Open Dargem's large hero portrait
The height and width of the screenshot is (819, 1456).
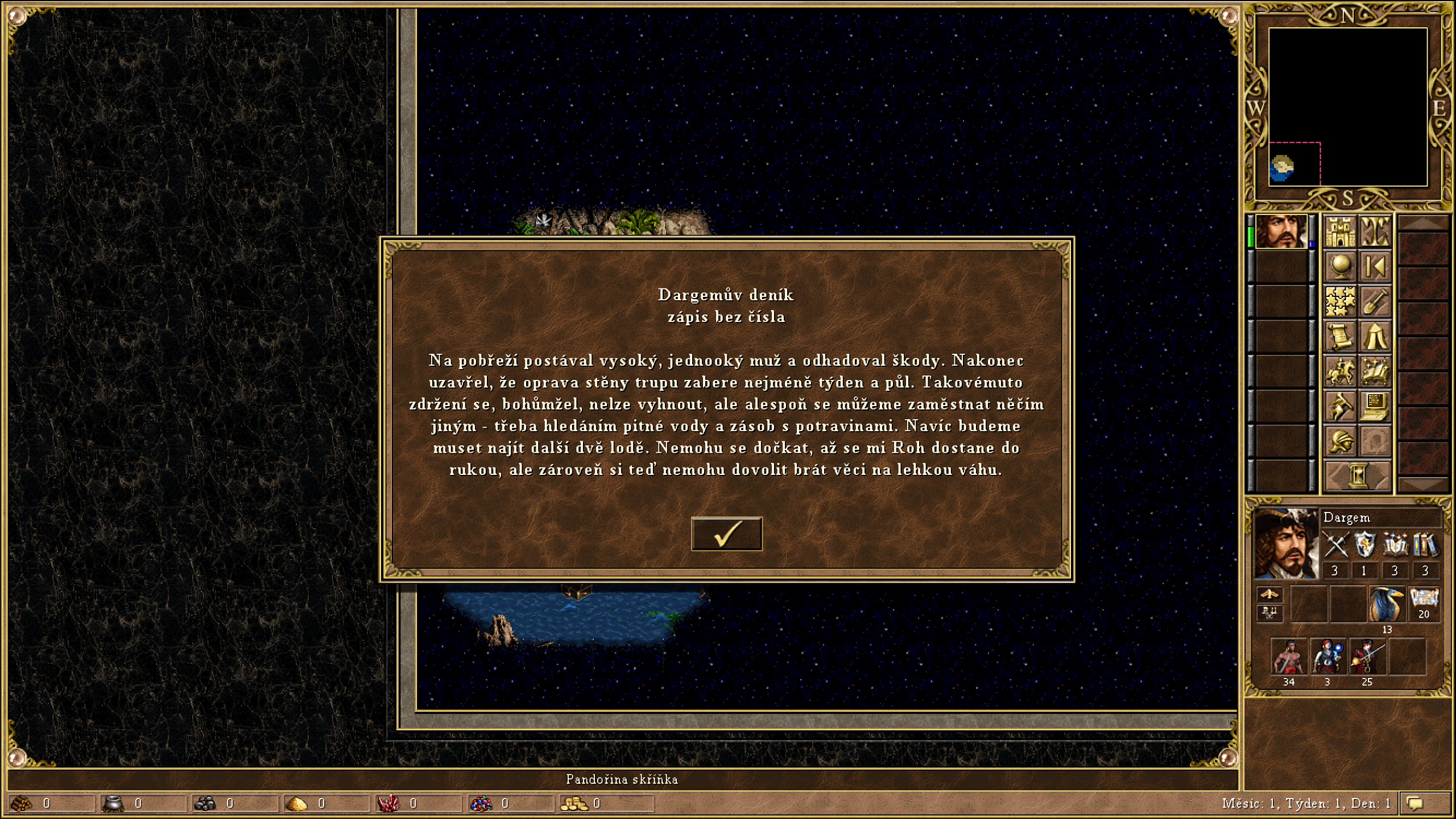[x=1285, y=544]
